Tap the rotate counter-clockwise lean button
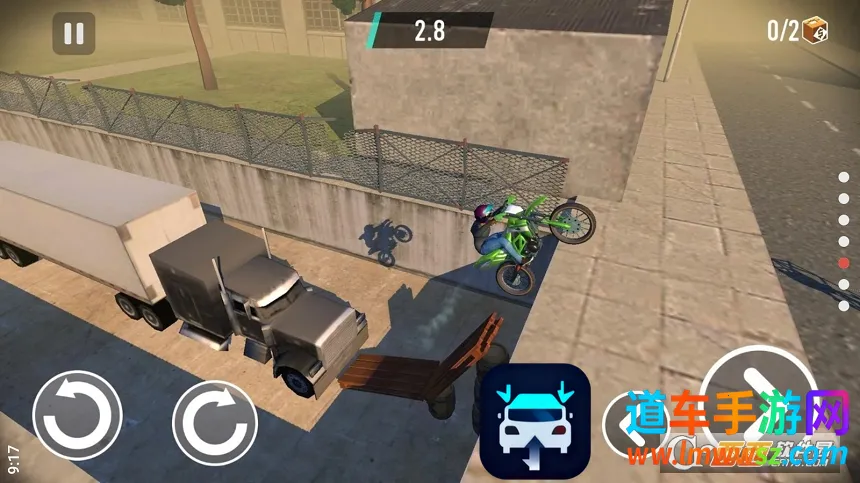 pyautogui.click(x=78, y=415)
